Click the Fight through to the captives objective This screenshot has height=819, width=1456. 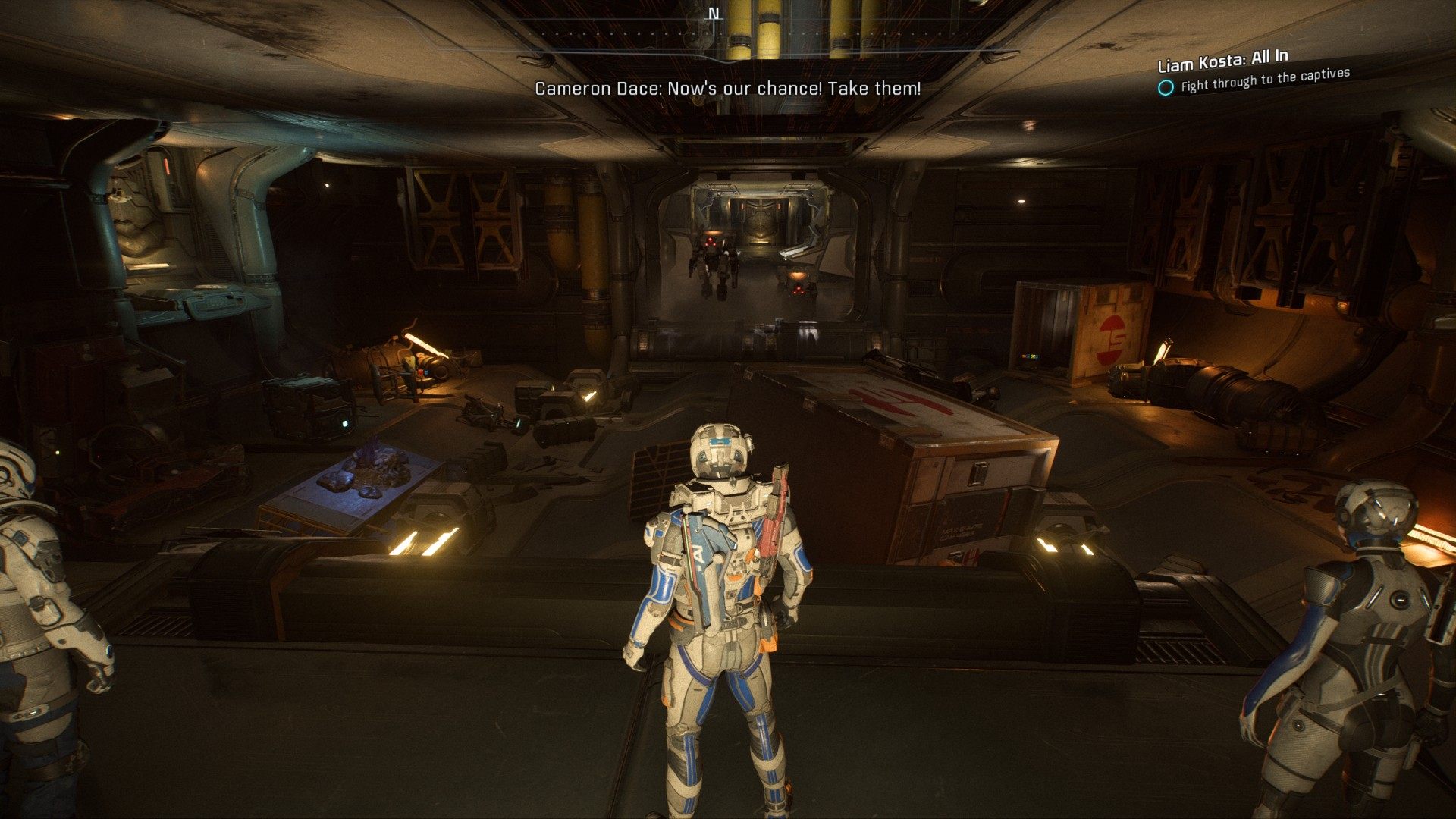[1265, 80]
